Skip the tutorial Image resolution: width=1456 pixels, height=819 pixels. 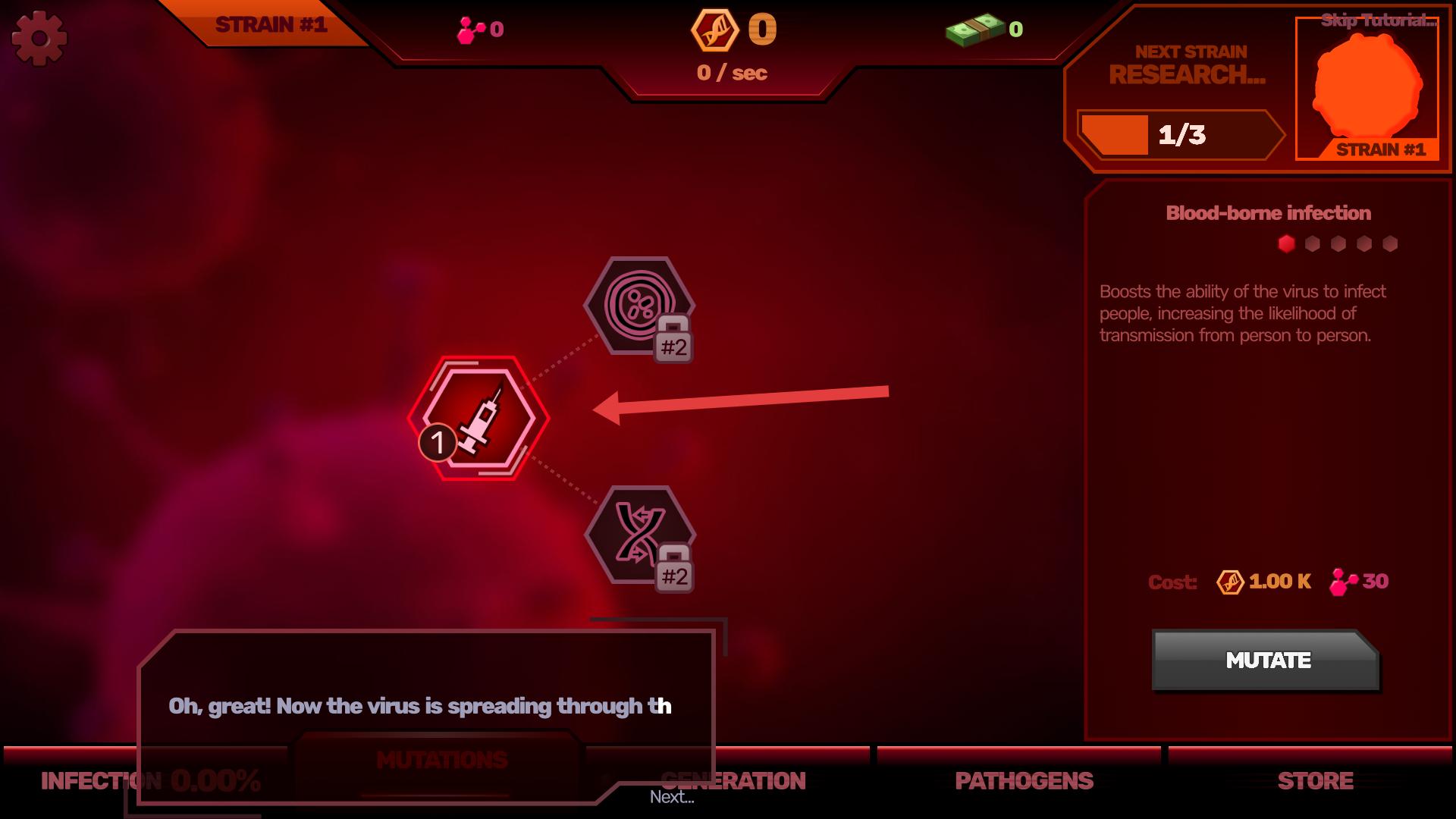point(1378,20)
